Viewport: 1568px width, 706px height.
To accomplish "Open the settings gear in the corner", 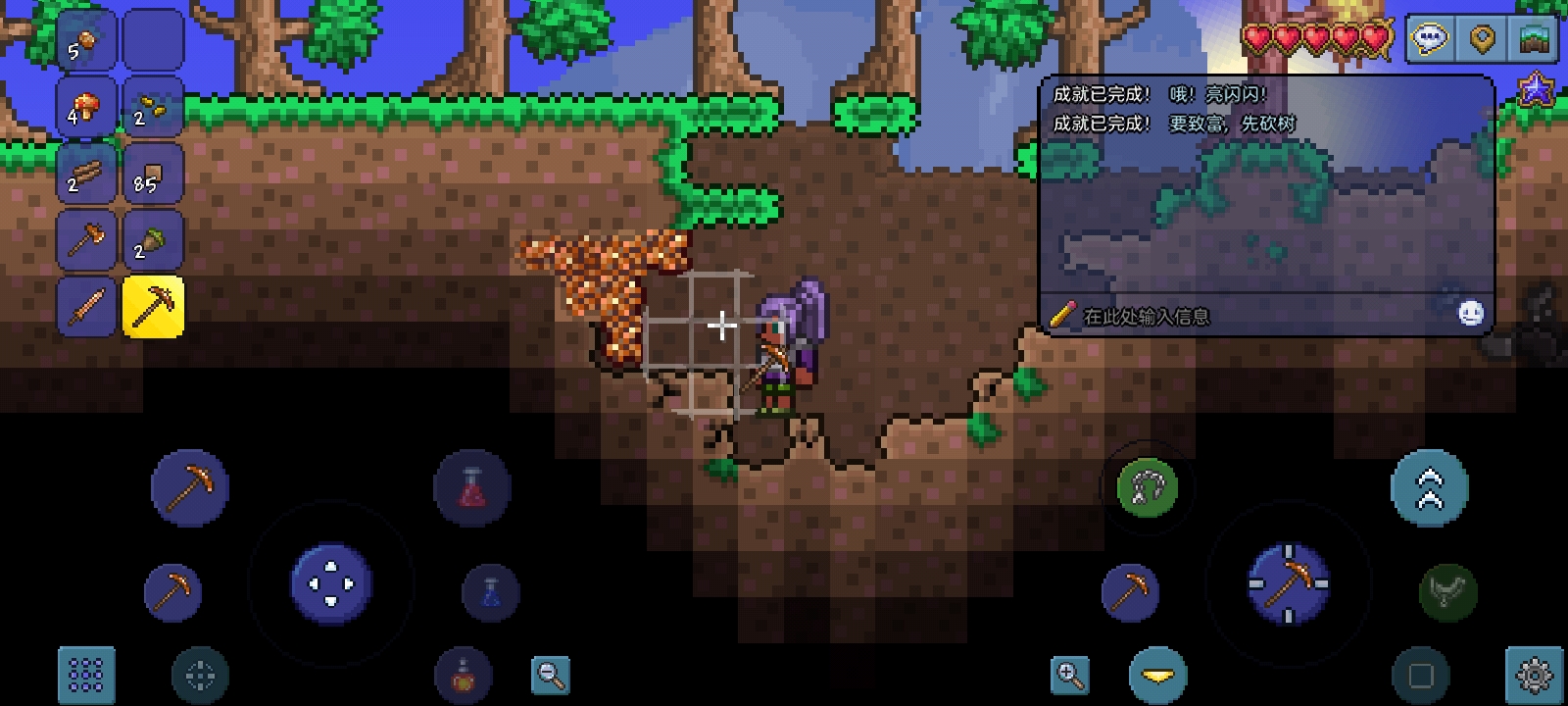I will tap(1534, 674).
